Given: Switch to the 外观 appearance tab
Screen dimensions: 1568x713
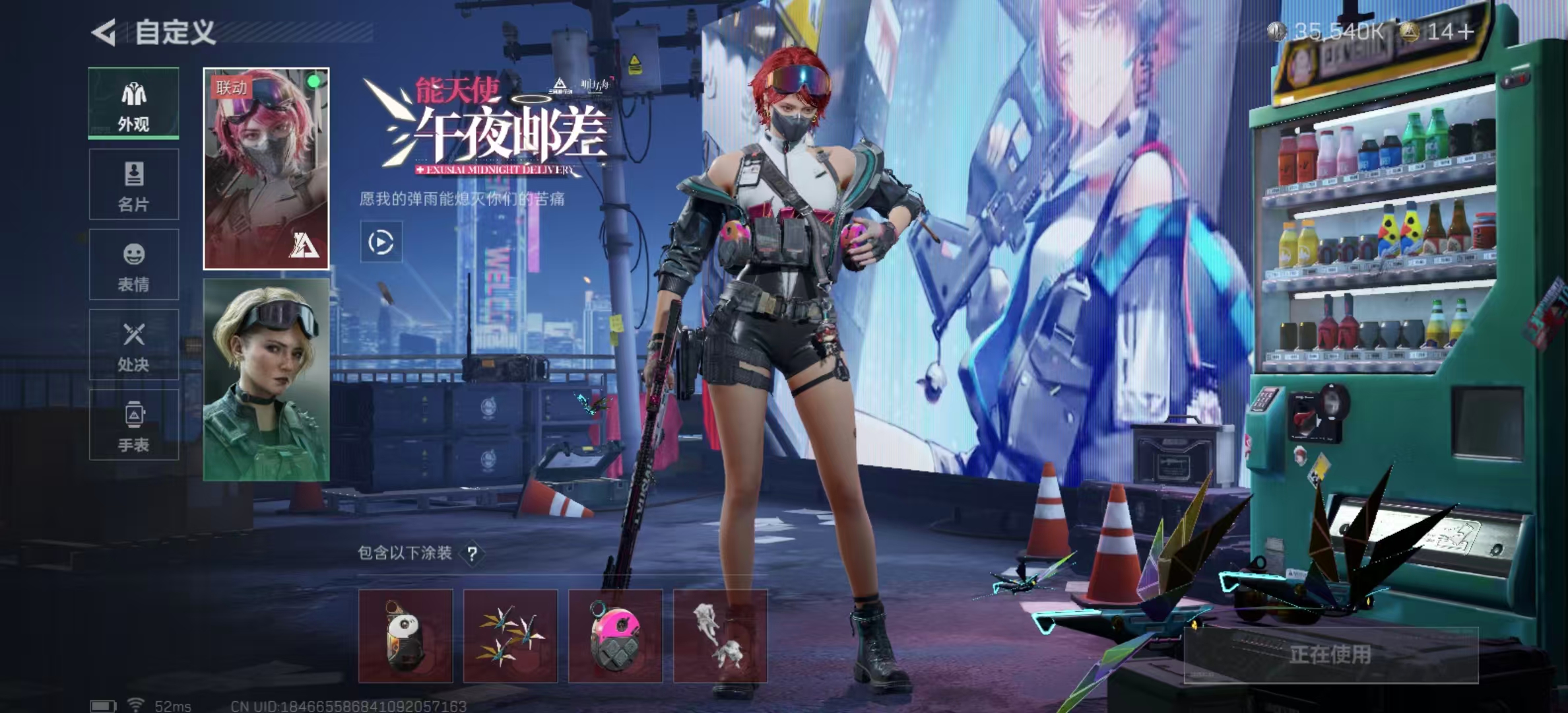Looking at the screenshot, I should (134, 104).
